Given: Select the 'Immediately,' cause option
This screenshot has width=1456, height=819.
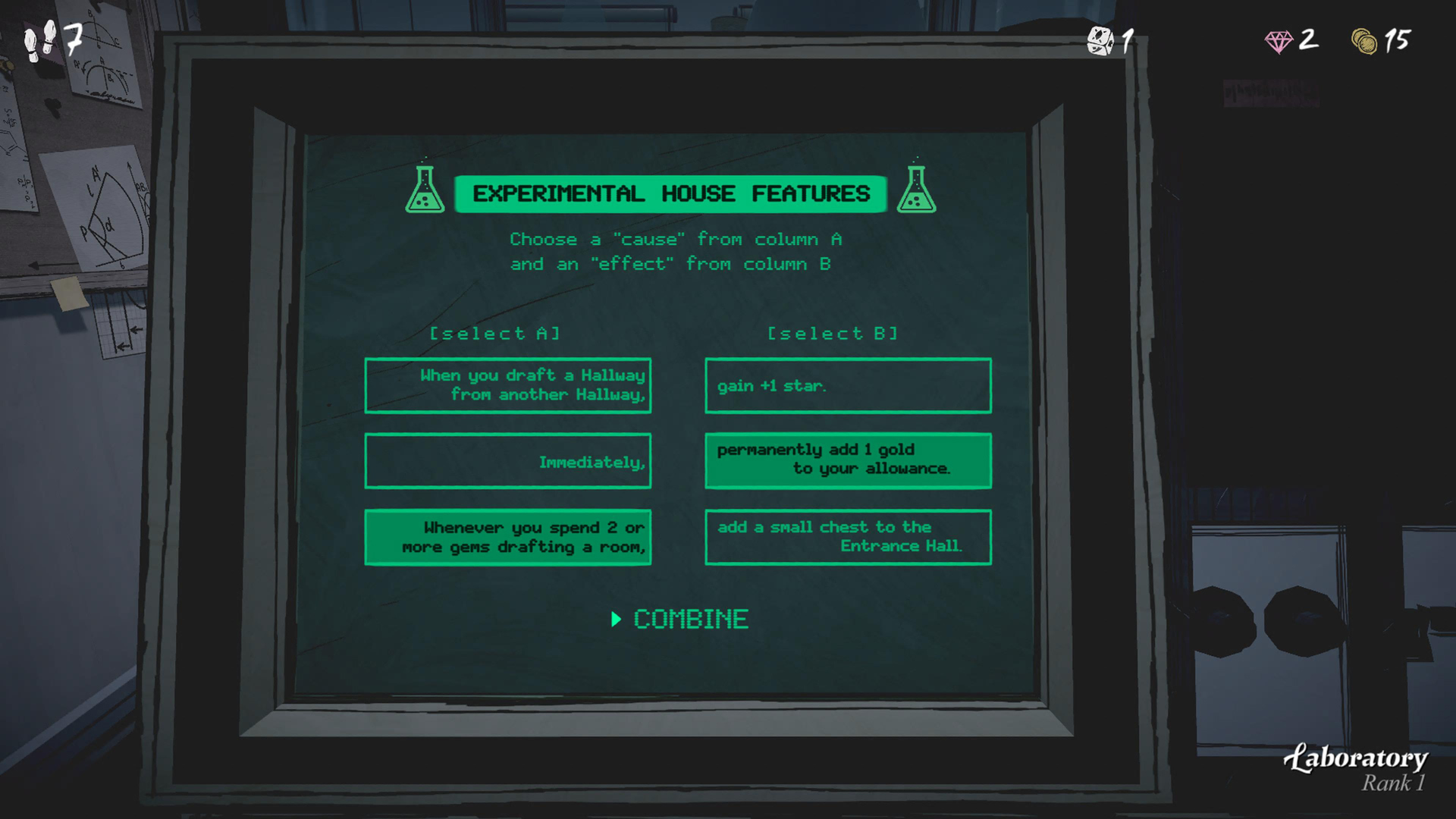Looking at the screenshot, I should [508, 461].
